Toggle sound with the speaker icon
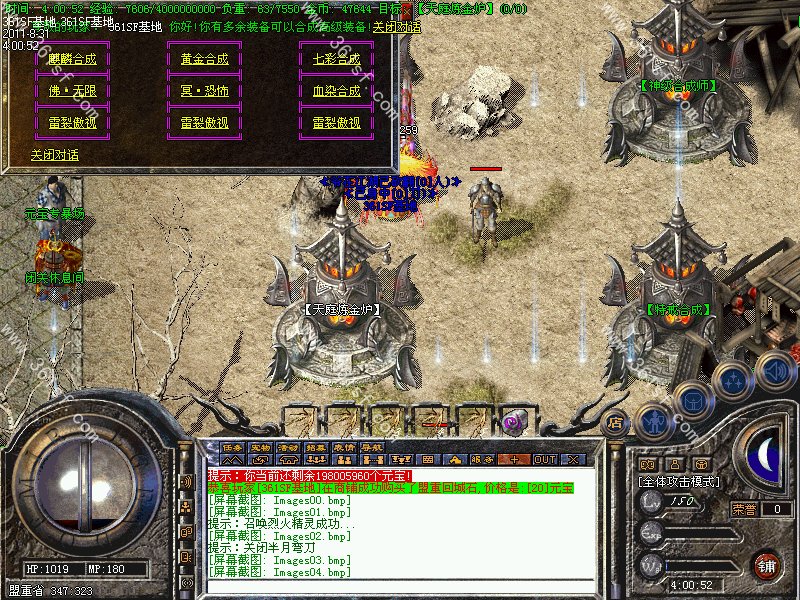 (x=774, y=369)
